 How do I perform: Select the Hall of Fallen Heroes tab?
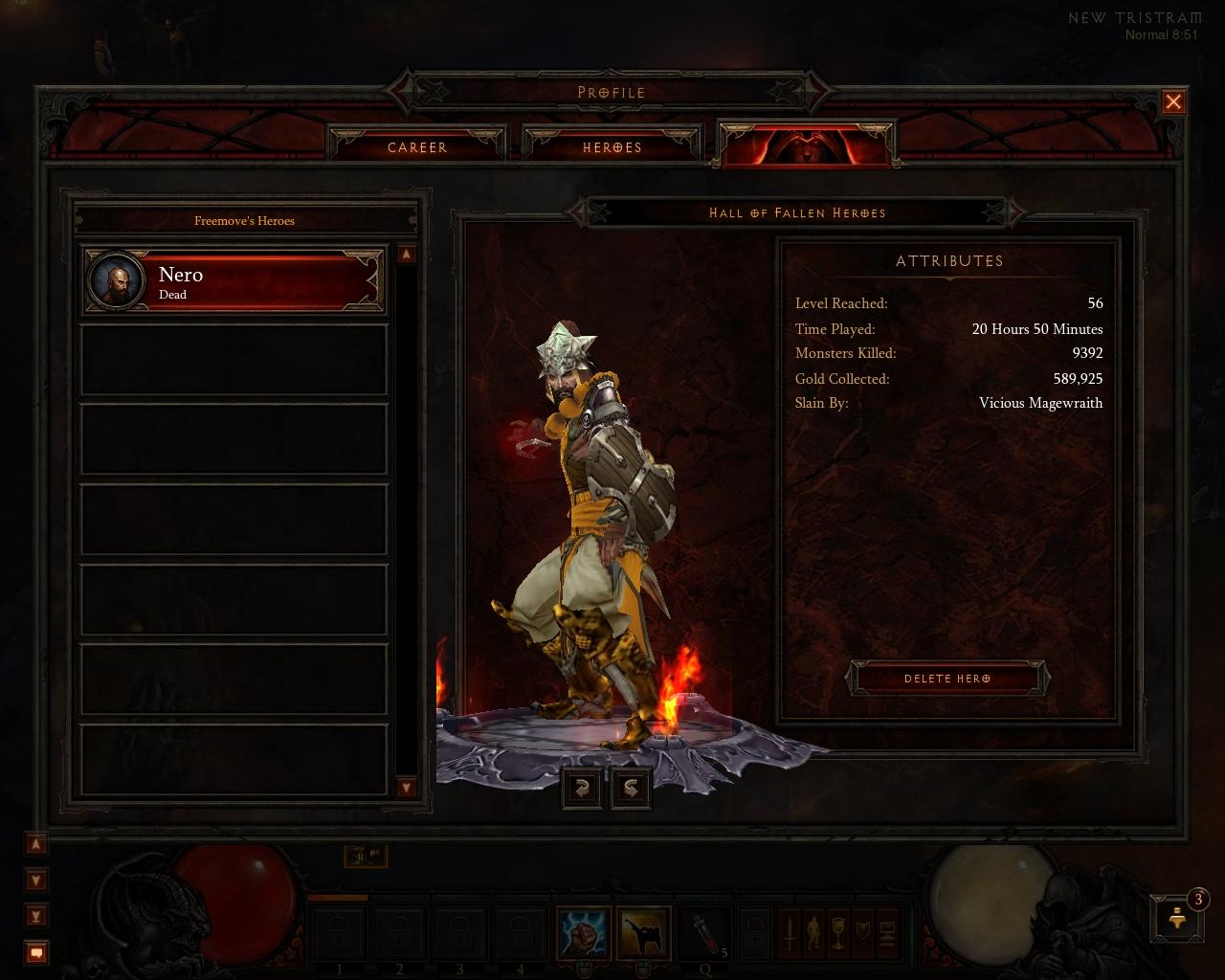point(806,145)
